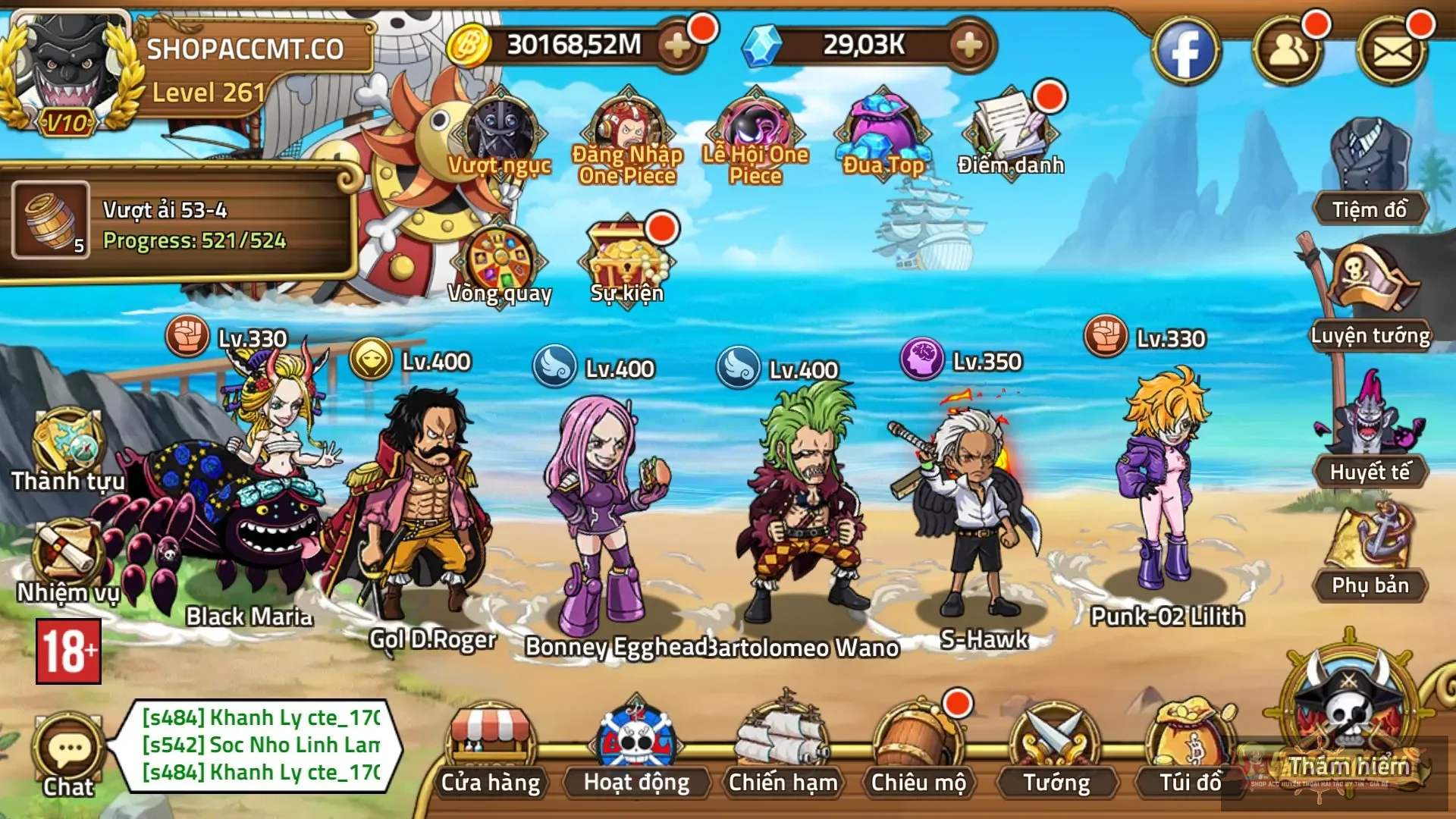Open the Tướng heroes menu
Screen dimensions: 1456x819
coord(1056,751)
